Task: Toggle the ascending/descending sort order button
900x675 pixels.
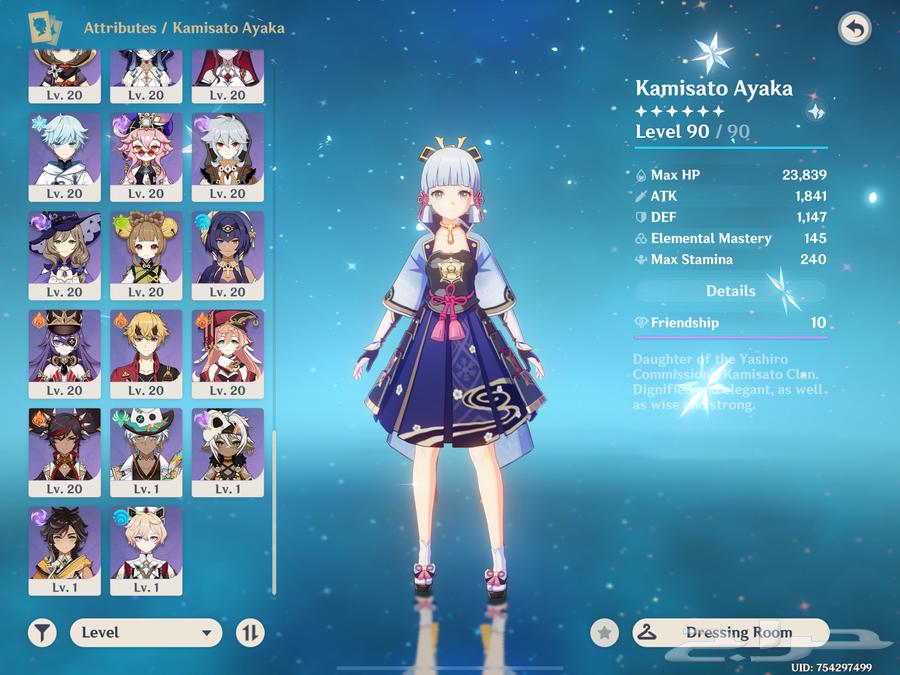Action: (x=250, y=632)
